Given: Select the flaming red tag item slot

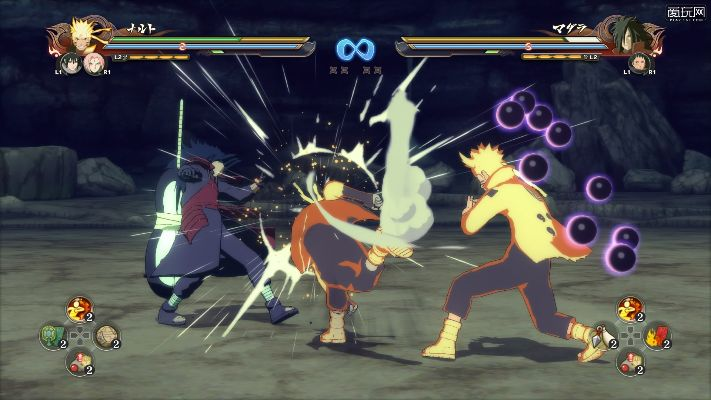Looking at the screenshot, I should tap(655, 335).
